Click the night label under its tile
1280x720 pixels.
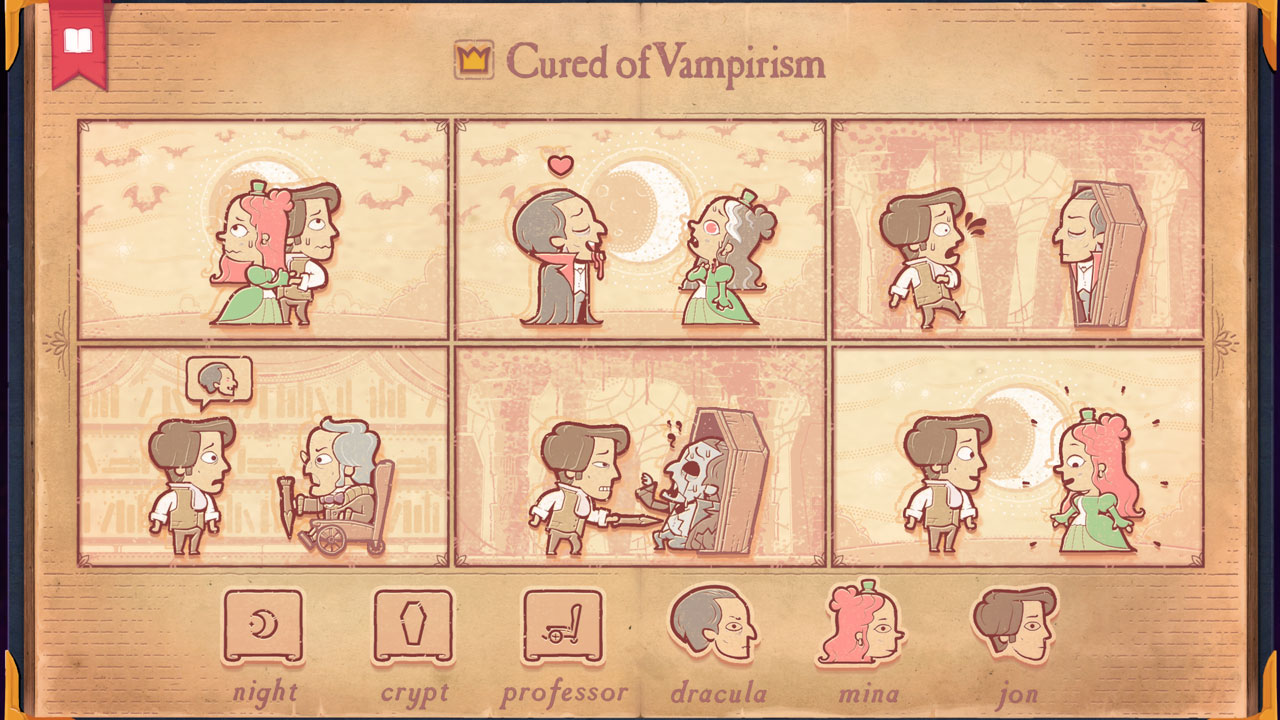[265, 693]
